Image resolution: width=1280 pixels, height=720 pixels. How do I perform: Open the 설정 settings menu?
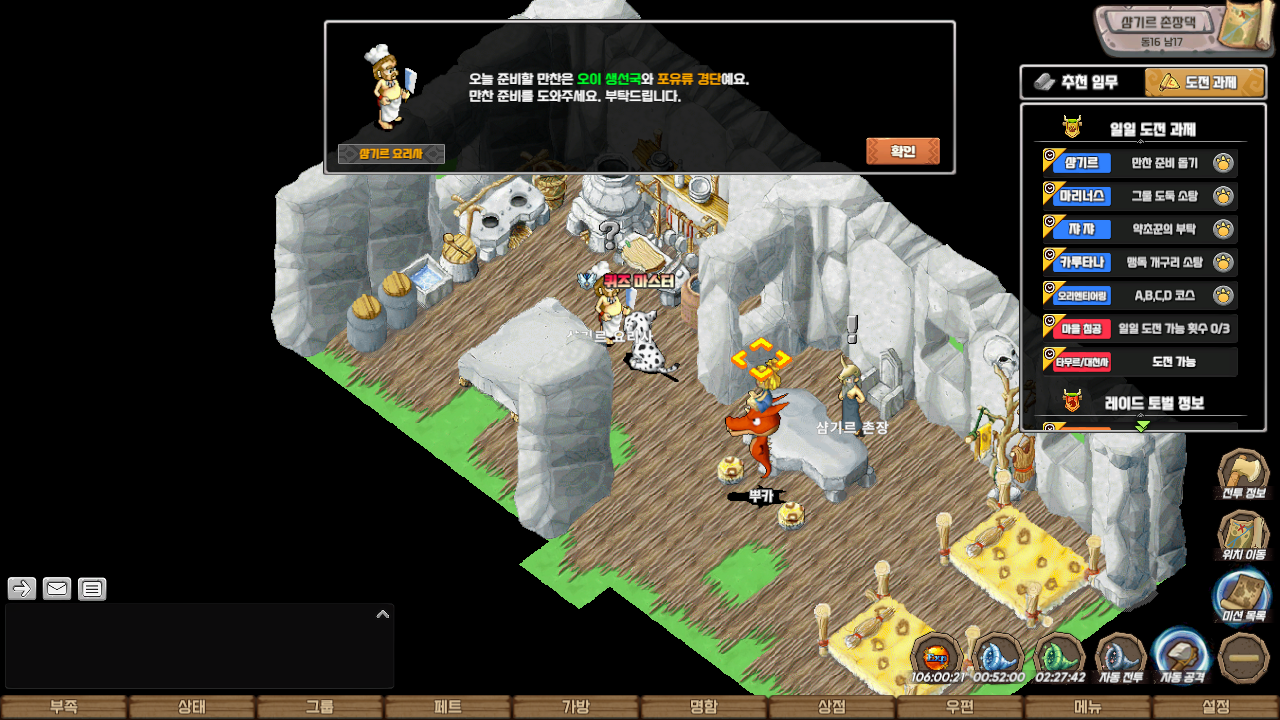tap(1215, 707)
